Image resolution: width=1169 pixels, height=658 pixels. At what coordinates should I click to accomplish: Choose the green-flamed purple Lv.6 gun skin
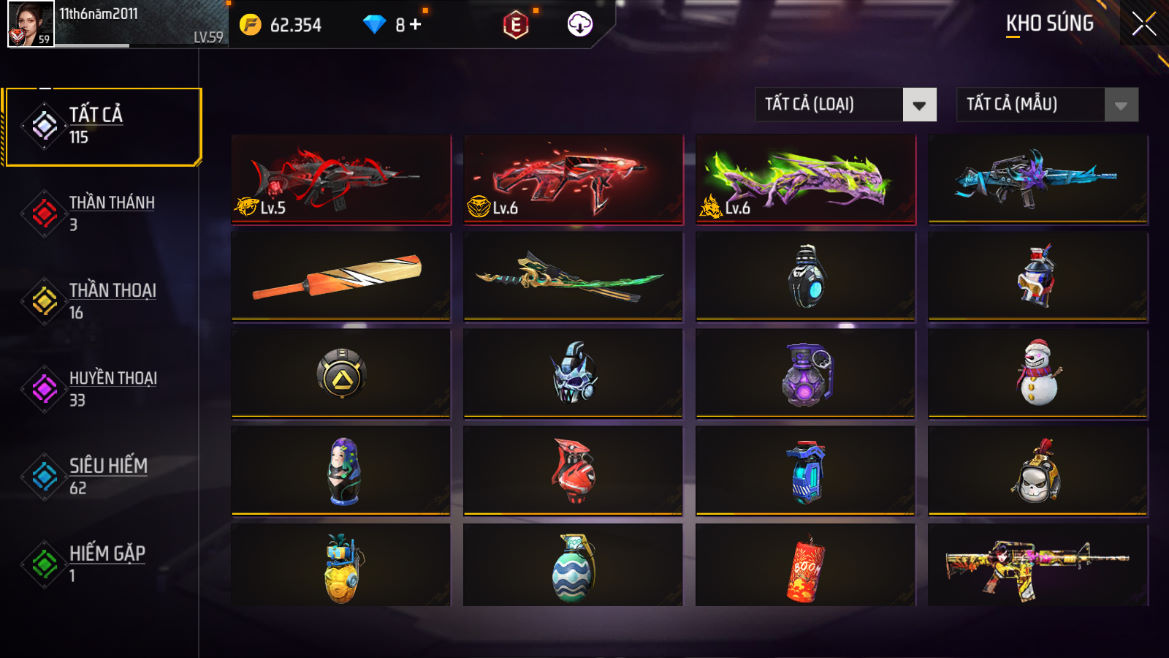click(805, 179)
